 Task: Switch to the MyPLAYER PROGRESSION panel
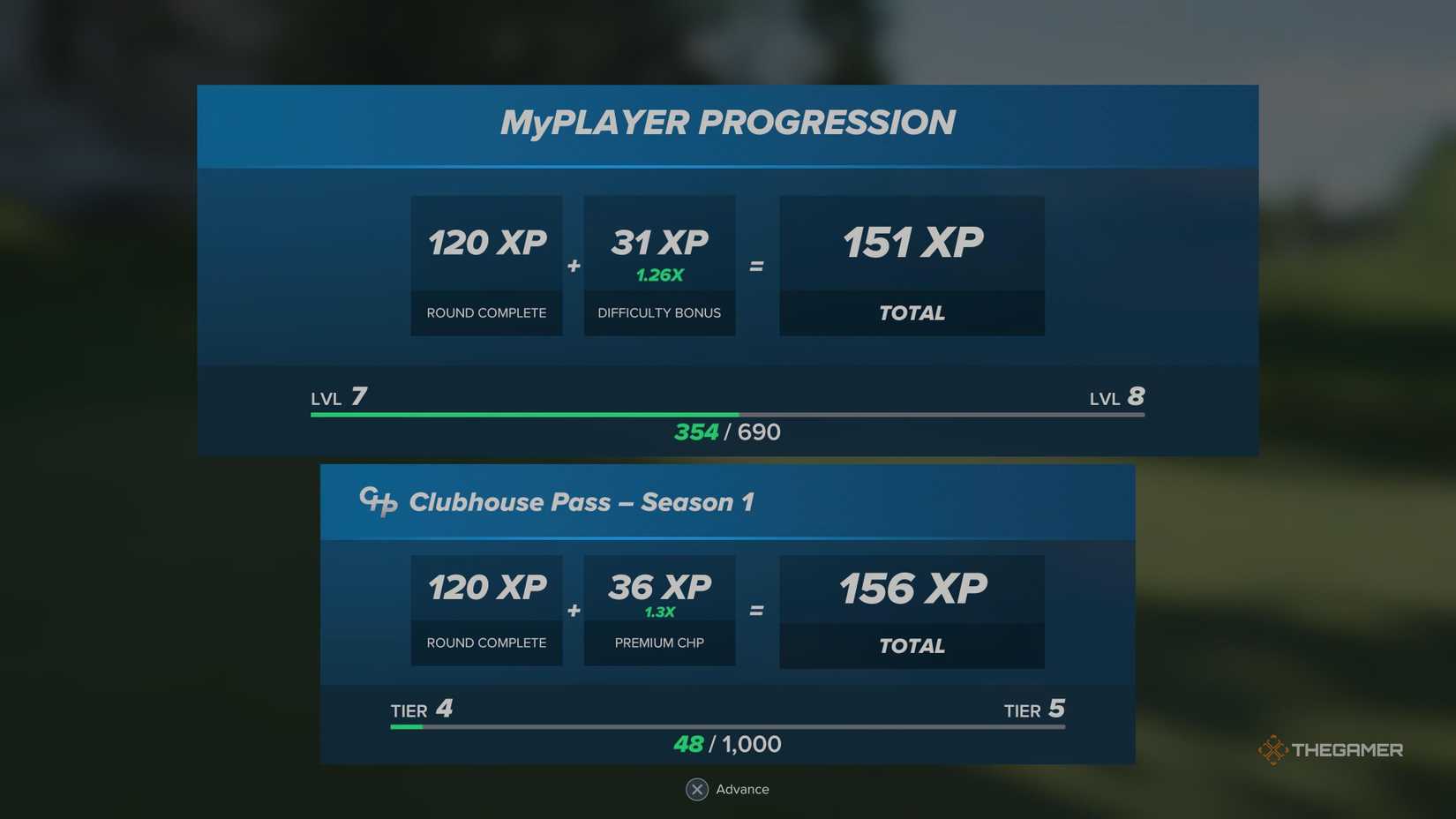(x=727, y=122)
